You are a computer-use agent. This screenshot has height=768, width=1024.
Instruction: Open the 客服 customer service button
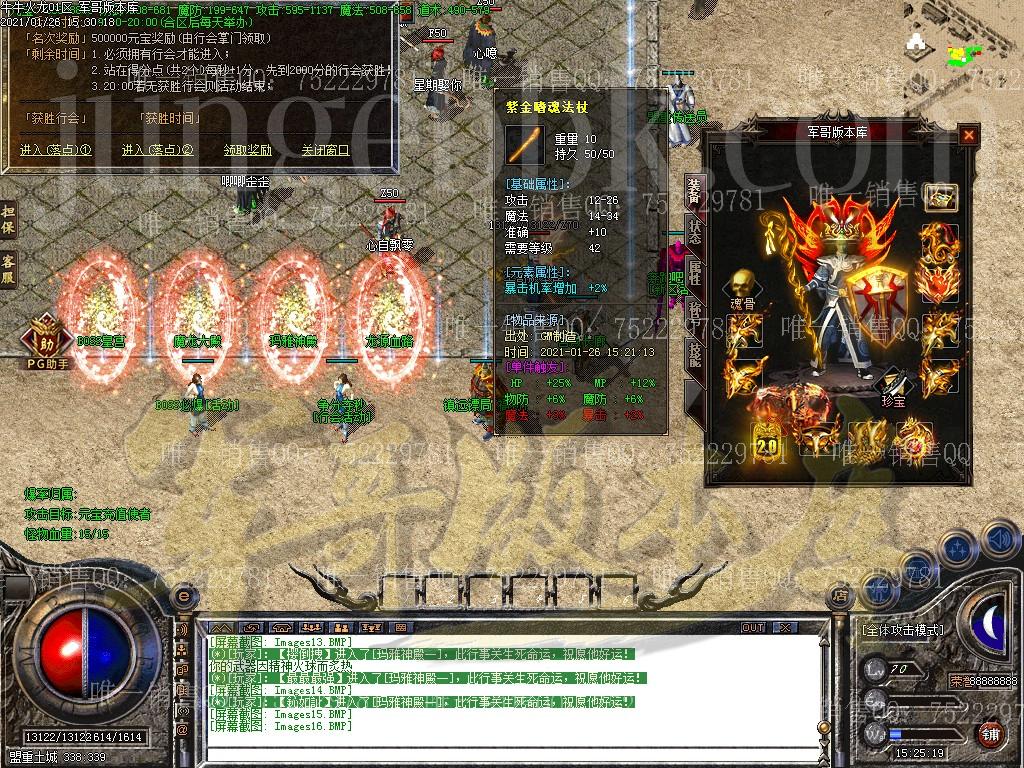click(x=9, y=269)
